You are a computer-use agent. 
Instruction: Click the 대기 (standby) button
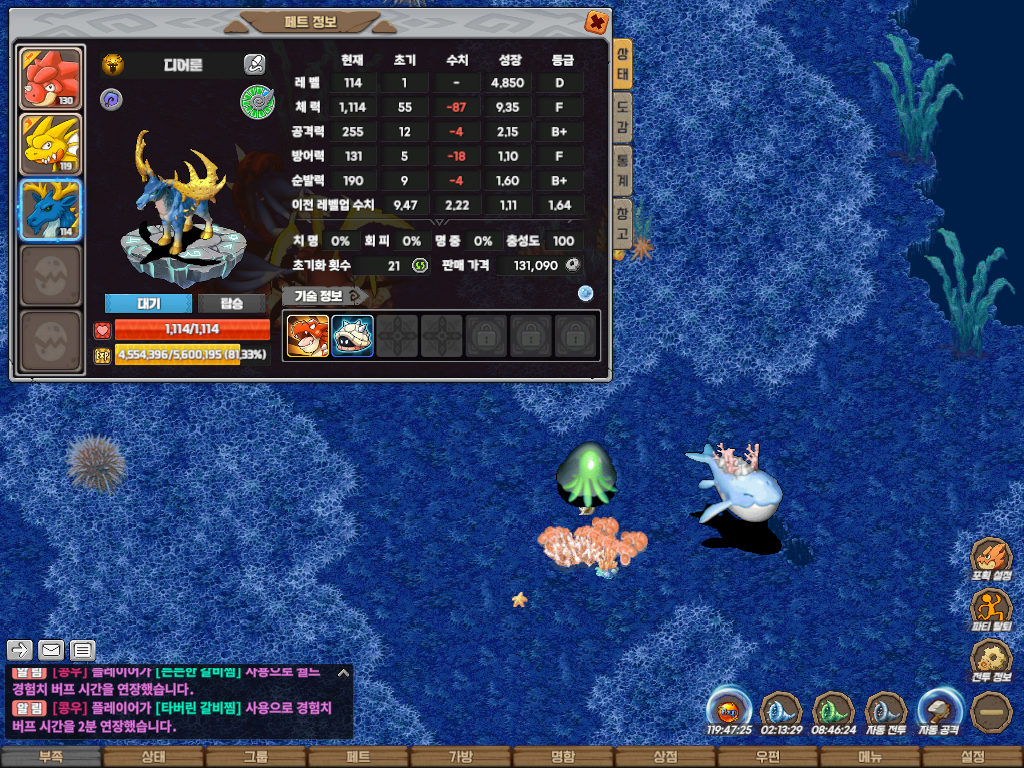[148, 304]
